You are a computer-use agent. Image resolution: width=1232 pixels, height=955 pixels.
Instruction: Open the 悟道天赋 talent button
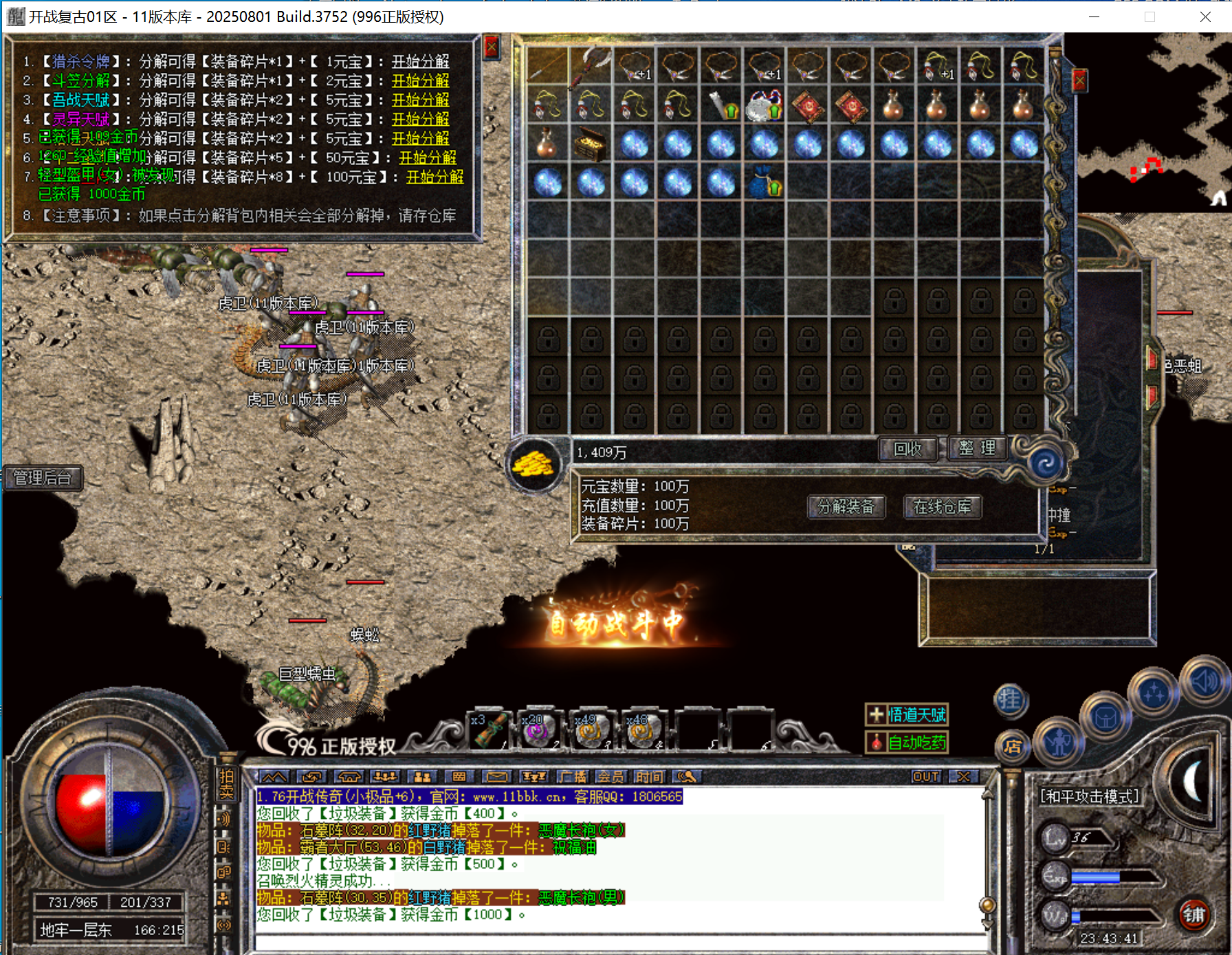[x=907, y=715]
